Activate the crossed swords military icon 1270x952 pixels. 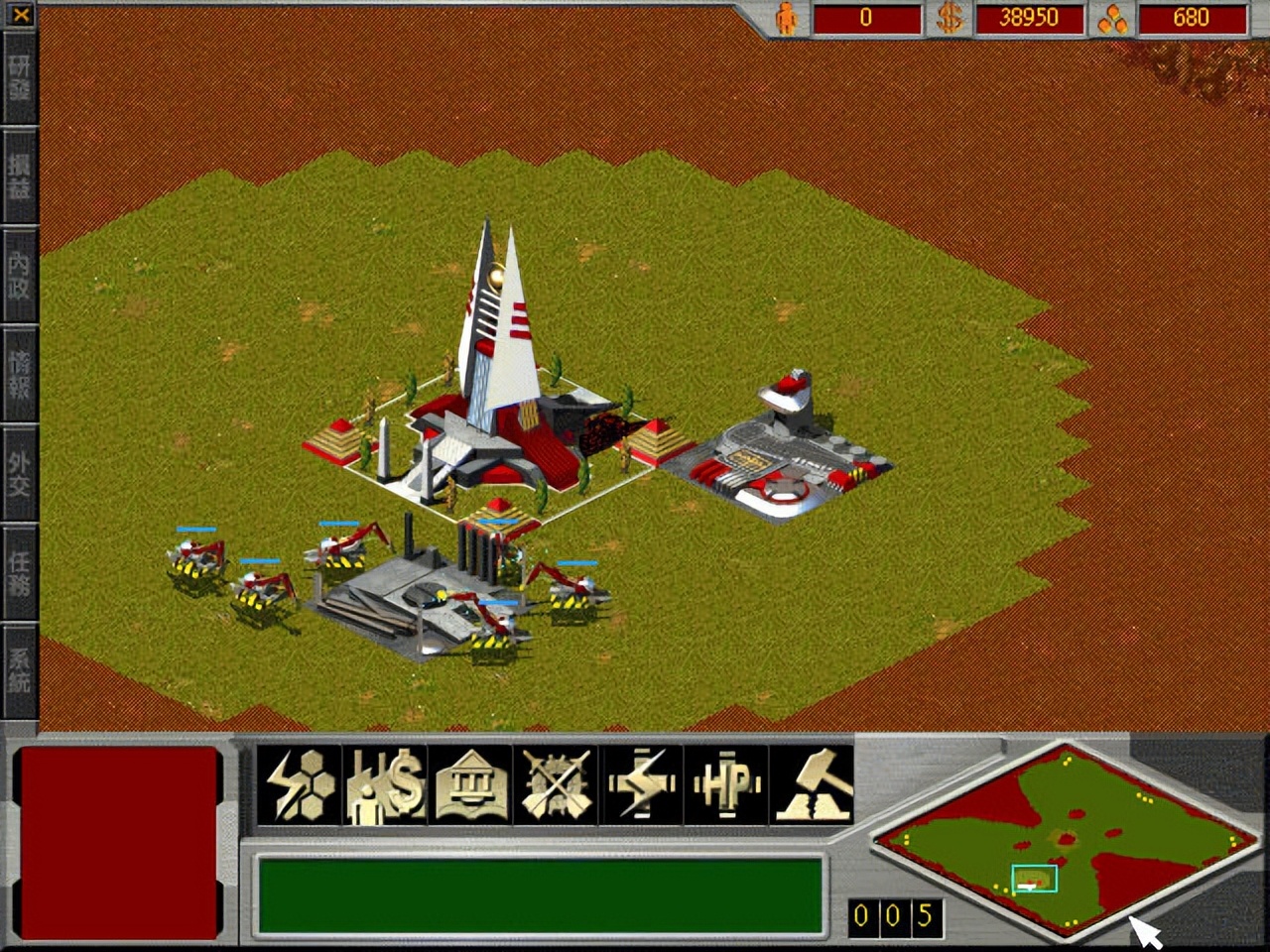[x=556, y=784]
